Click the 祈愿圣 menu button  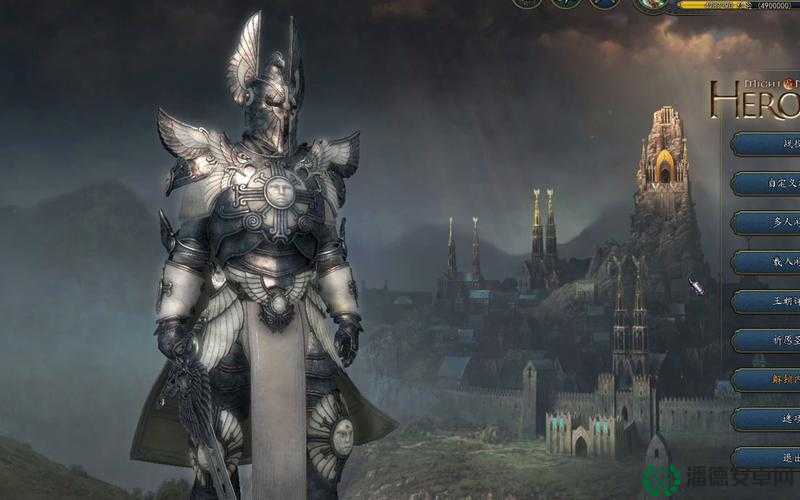[768, 340]
